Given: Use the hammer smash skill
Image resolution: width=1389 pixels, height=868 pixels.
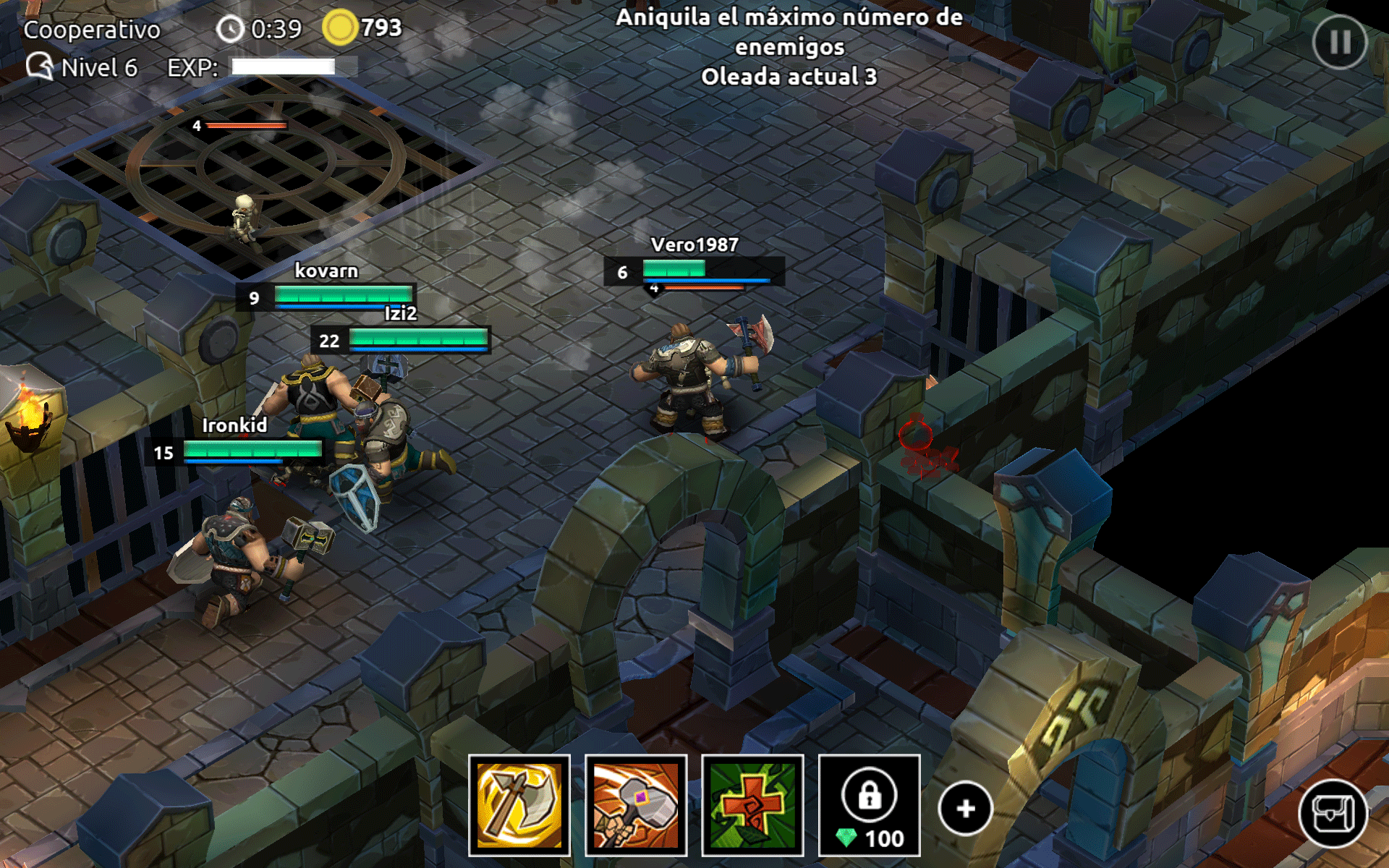Looking at the screenshot, I should click(636, 805).
